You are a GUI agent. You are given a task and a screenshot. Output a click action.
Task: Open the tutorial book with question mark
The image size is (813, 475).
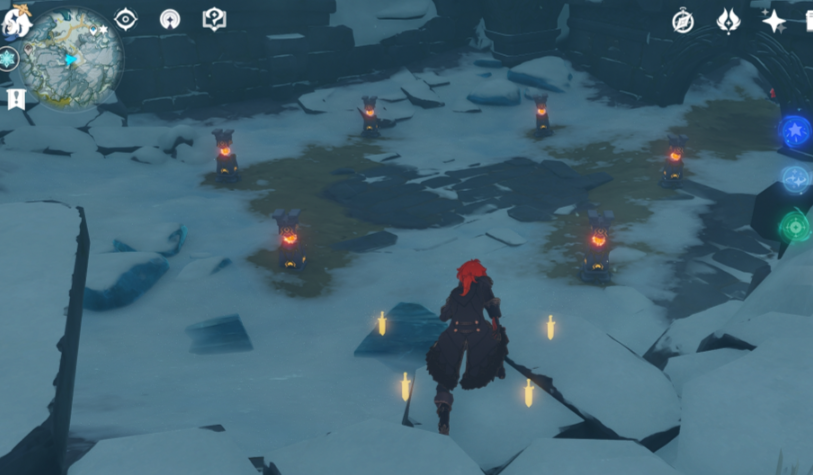coord(214,19)
